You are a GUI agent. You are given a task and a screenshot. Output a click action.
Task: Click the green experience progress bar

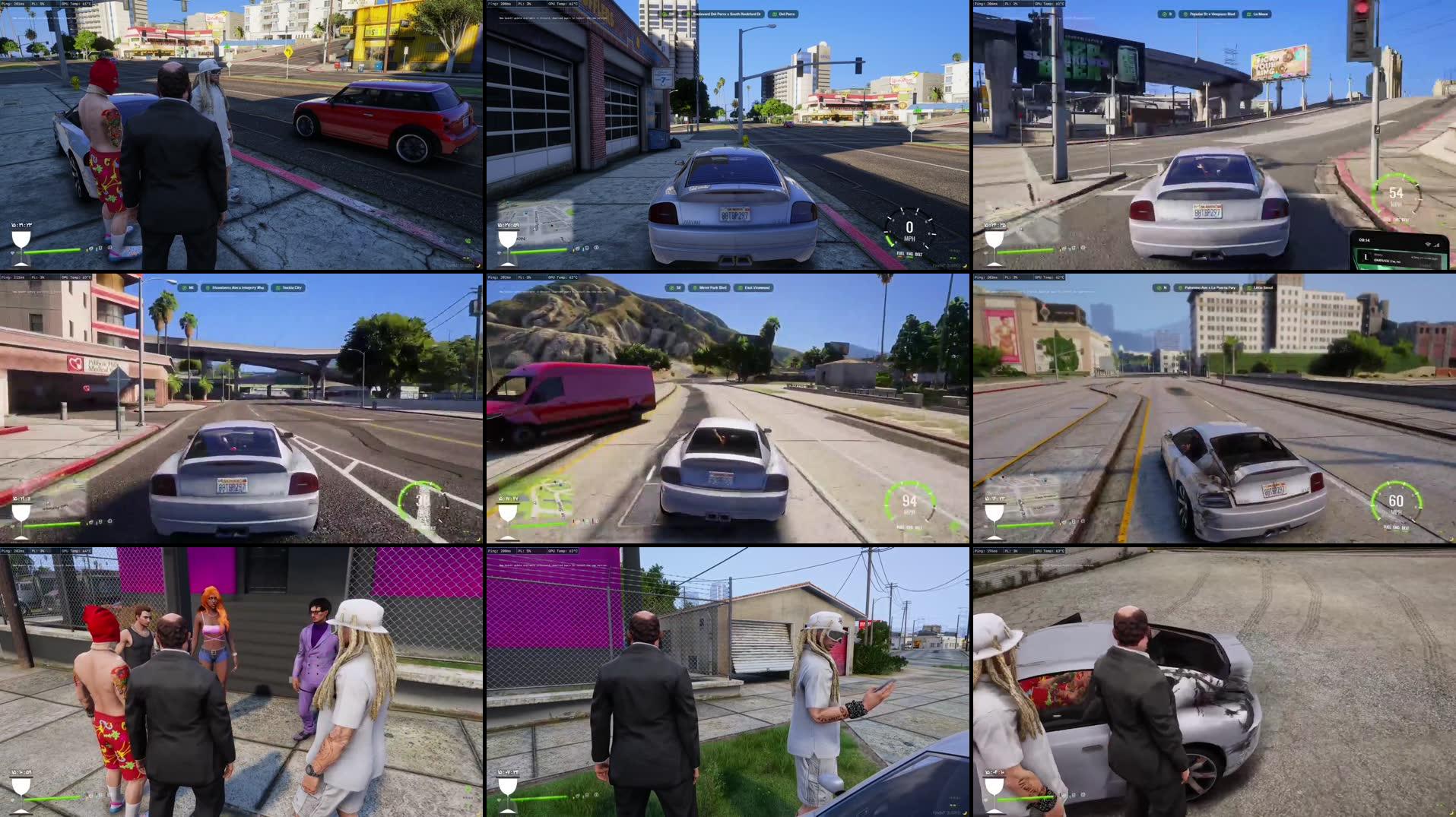(x=53, y=251)
